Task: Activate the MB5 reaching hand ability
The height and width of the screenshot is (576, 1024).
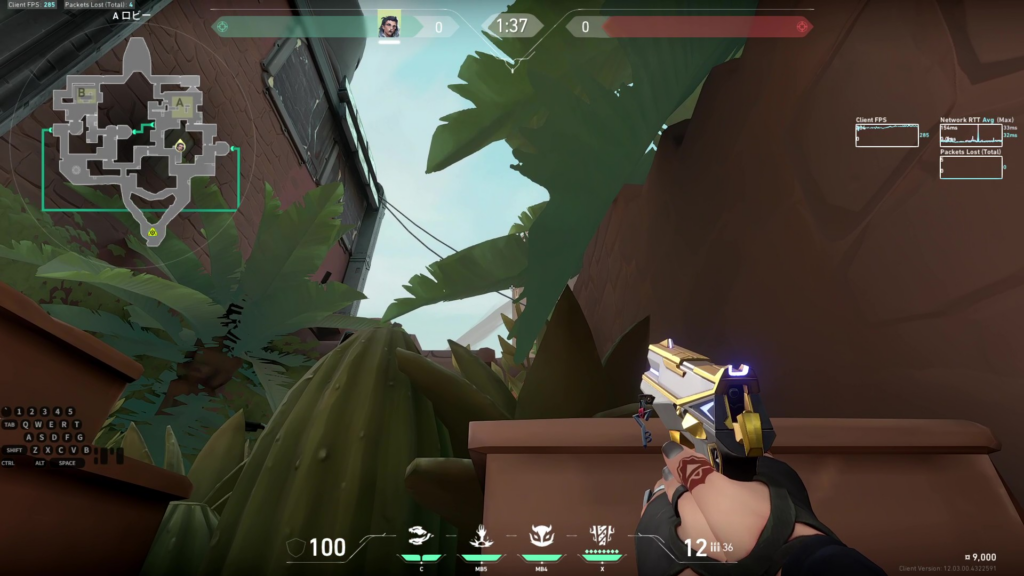Action: click(479, 536)
